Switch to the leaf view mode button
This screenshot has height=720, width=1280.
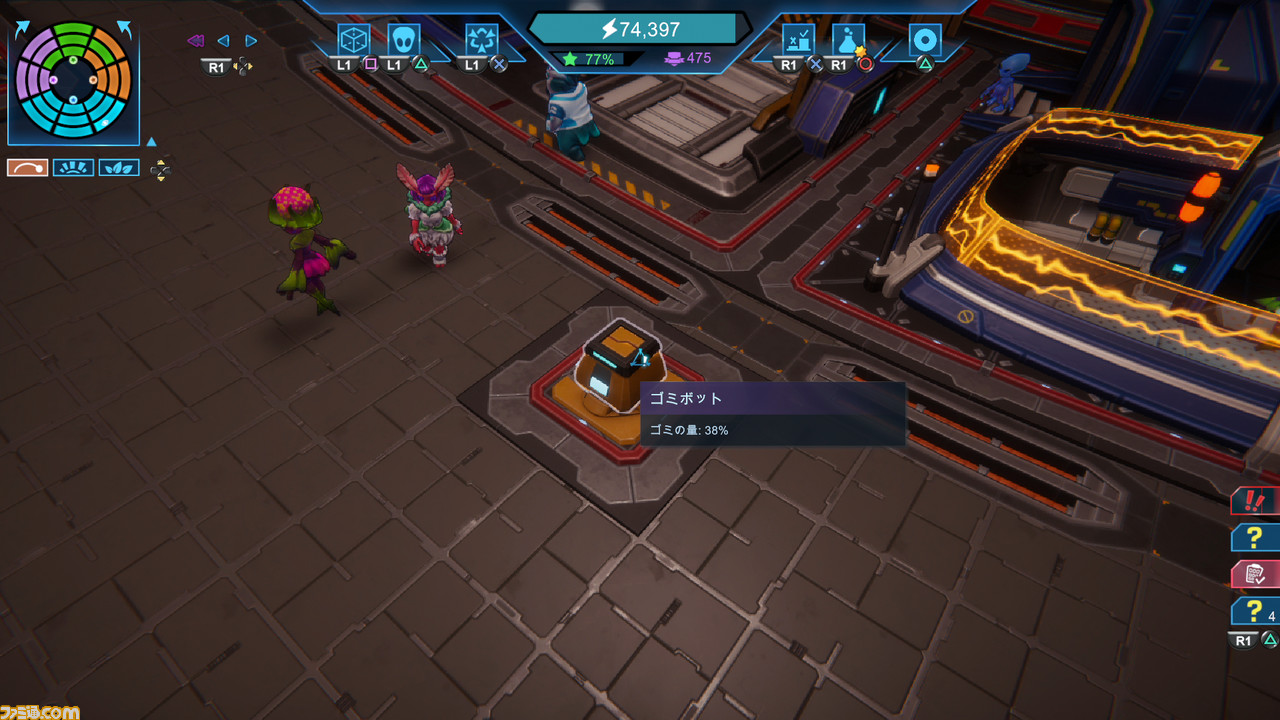[x=118, y=168]
